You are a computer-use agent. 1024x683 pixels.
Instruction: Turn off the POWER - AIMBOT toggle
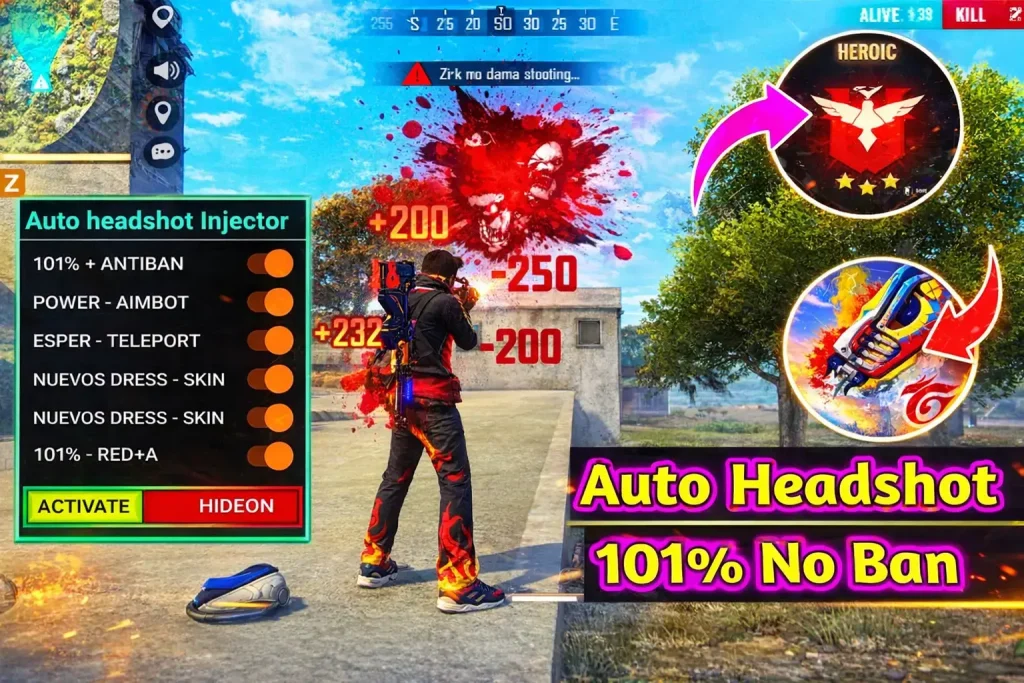point(271,302)
